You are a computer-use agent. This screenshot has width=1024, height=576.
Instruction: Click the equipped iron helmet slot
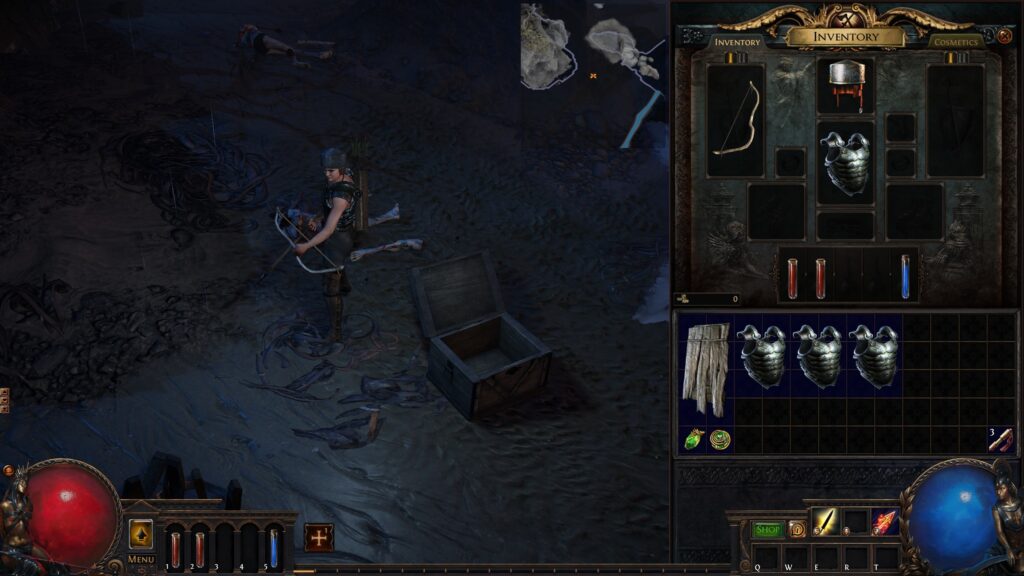(x=845, y=85)
